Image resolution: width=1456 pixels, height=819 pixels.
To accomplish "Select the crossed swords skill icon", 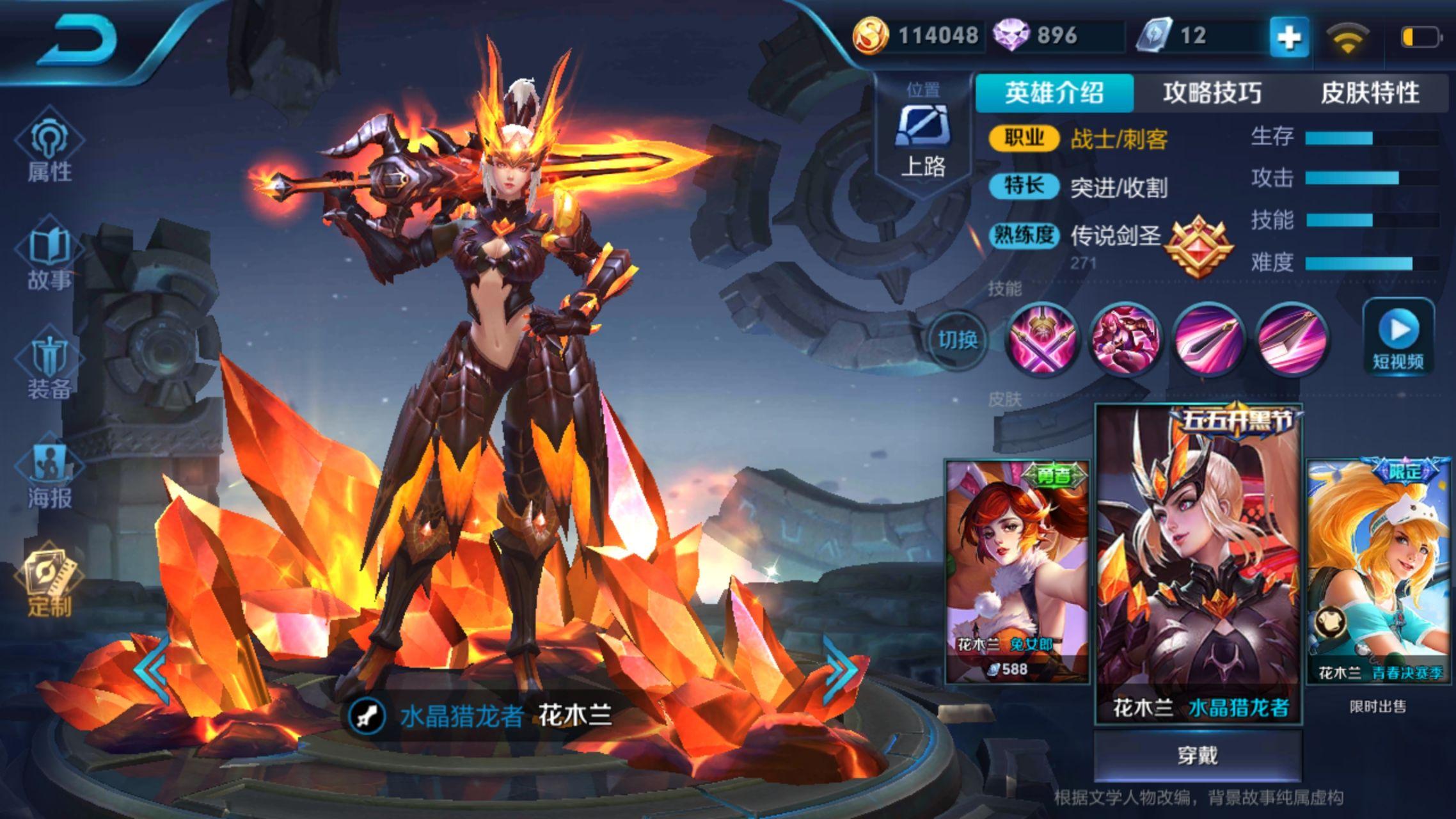I will 1041,339.
